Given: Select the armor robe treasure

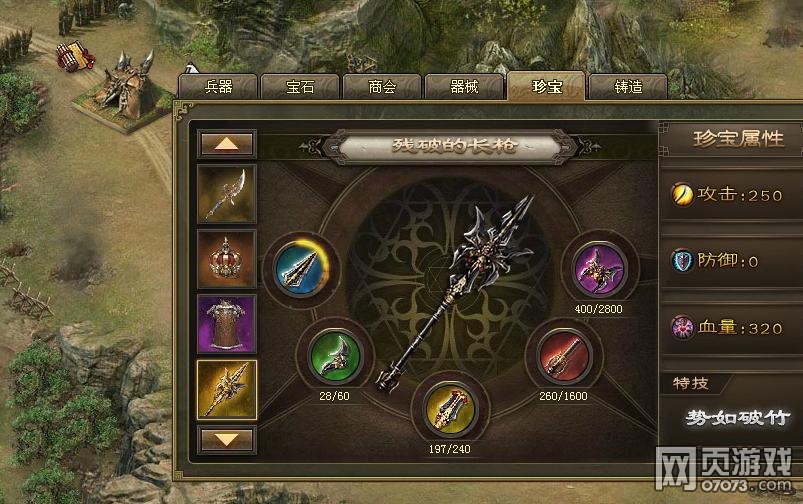Looking at the screenshot, I should click(227, 324).
